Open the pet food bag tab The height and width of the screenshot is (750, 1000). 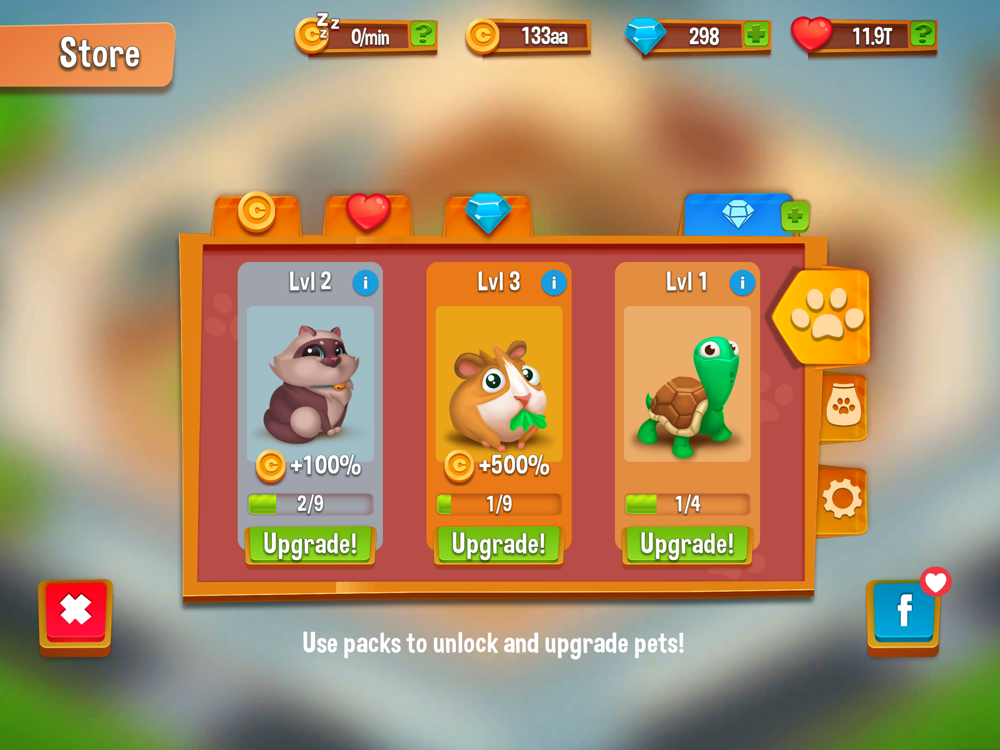(x=843, y=406)
